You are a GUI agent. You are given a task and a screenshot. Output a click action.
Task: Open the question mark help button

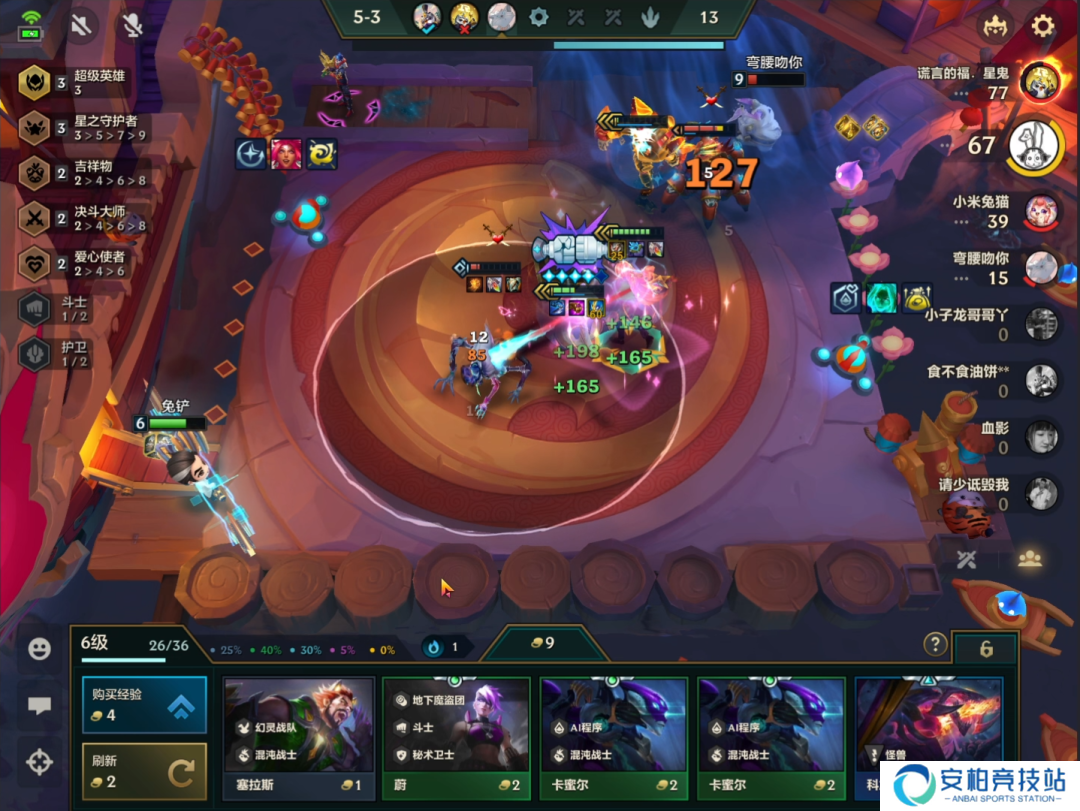click(935, 644)
